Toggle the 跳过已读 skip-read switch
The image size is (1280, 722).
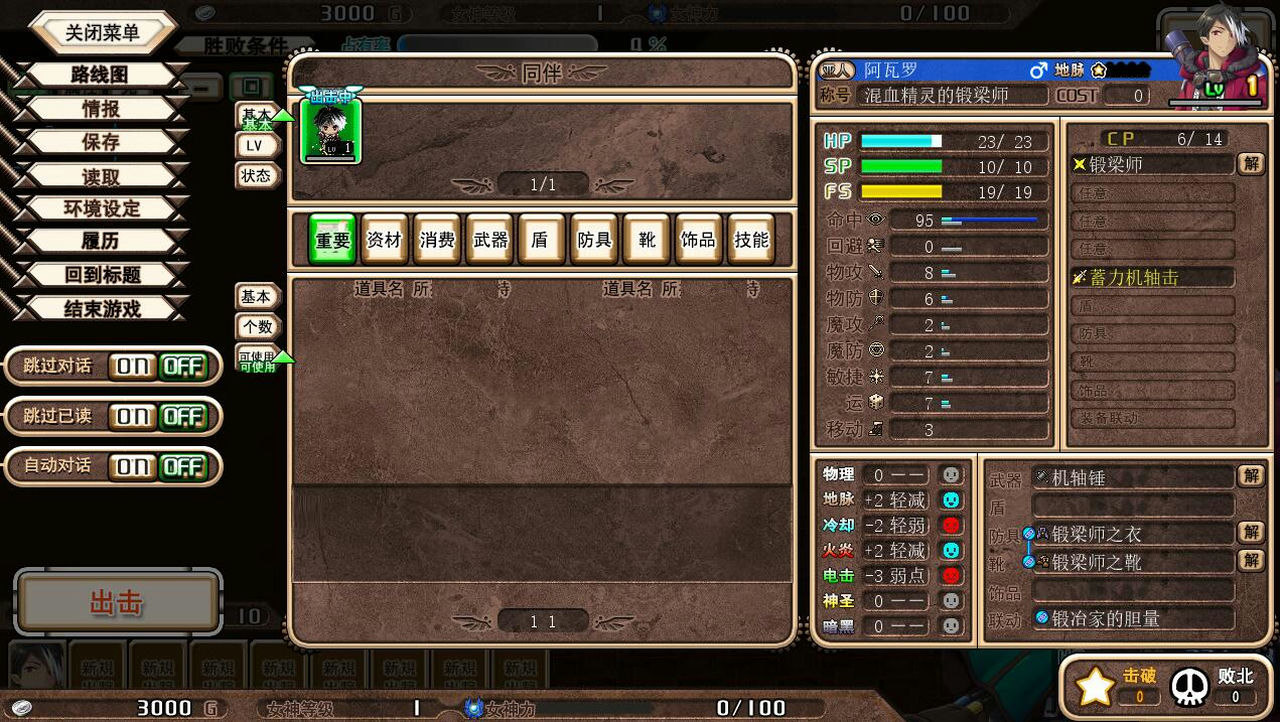(159, 416)
